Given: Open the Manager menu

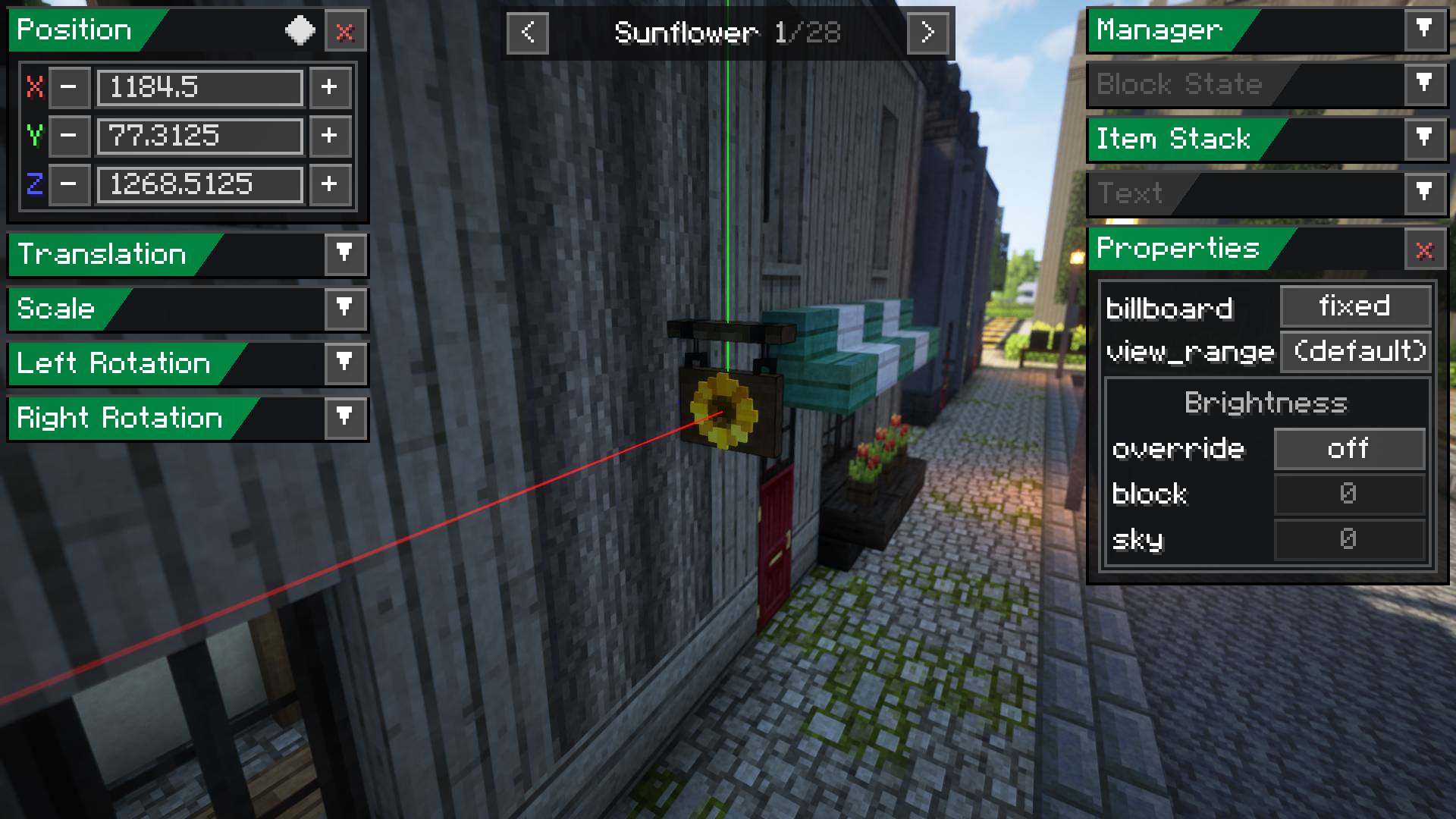Looking at the screenshot, I should [x=1424, y=30].
